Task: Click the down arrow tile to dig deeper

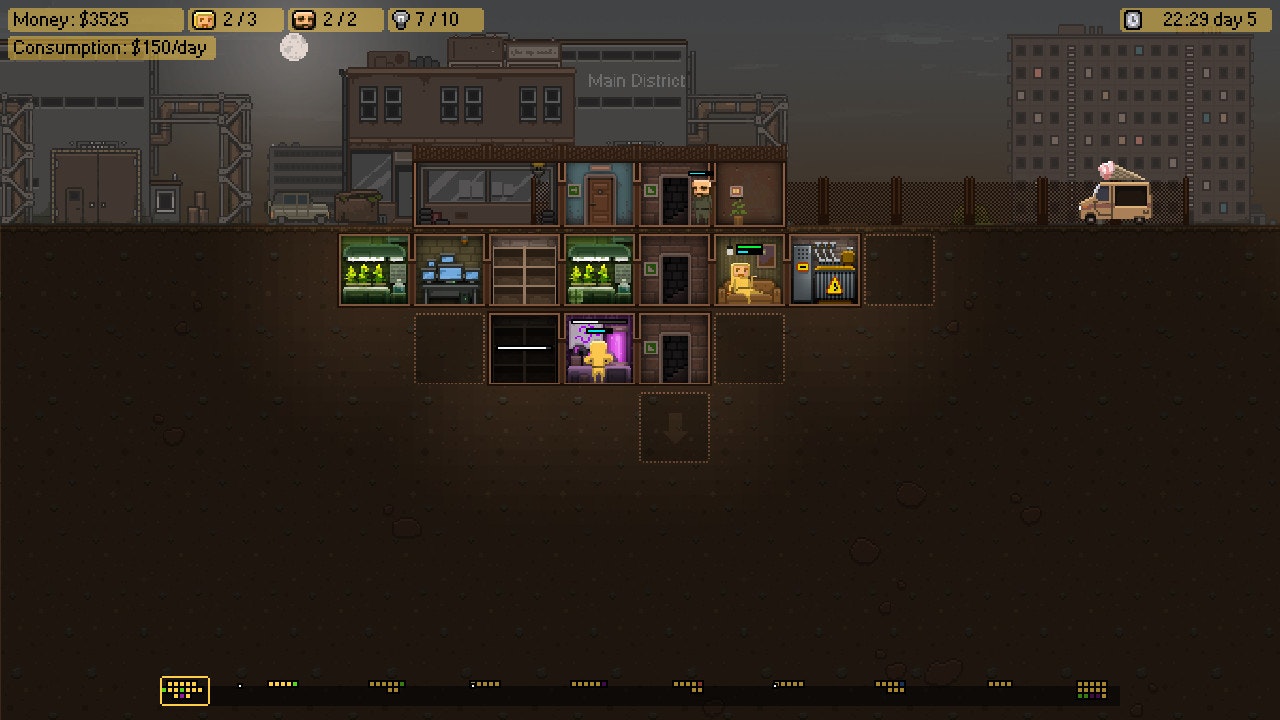Action: click(x=674, y=427)
